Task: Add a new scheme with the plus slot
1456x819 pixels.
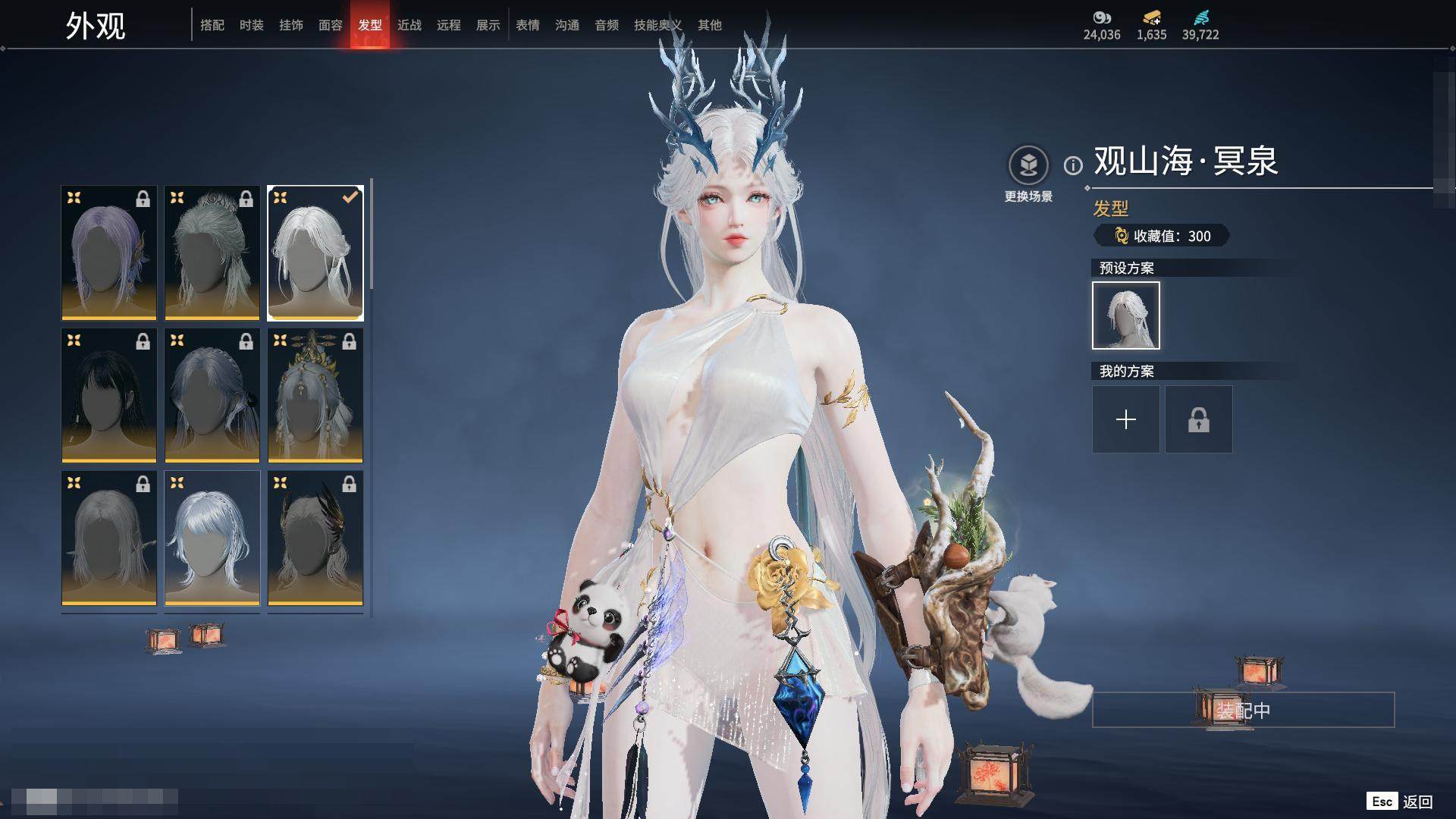Action: (x=1126, y=419)
